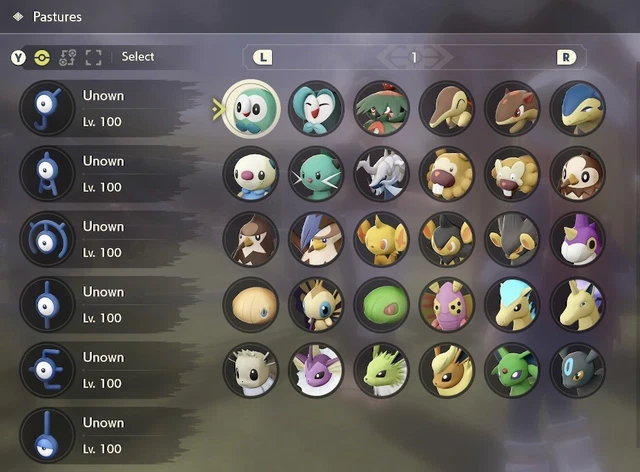Click the Vaporeon portrait
The image size is (640, 472).
point(316,370)
